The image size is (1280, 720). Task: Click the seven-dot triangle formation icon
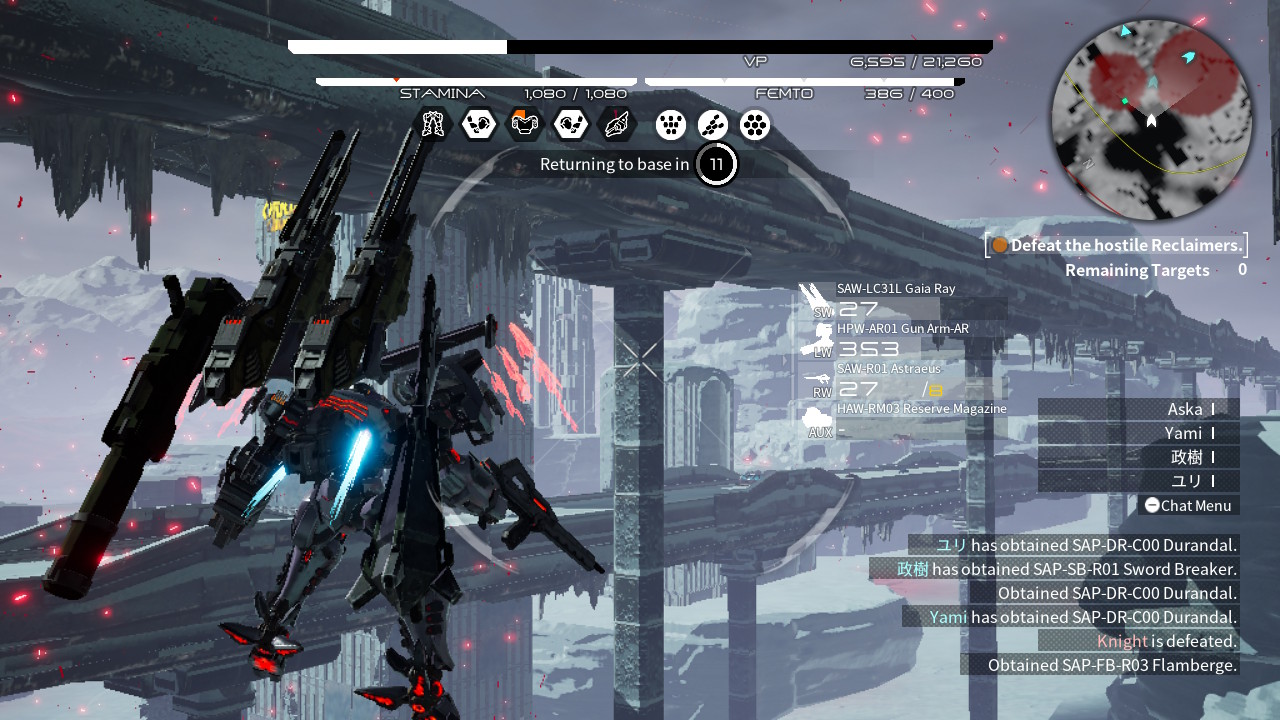pyautogui.click(x=671, y=124)
